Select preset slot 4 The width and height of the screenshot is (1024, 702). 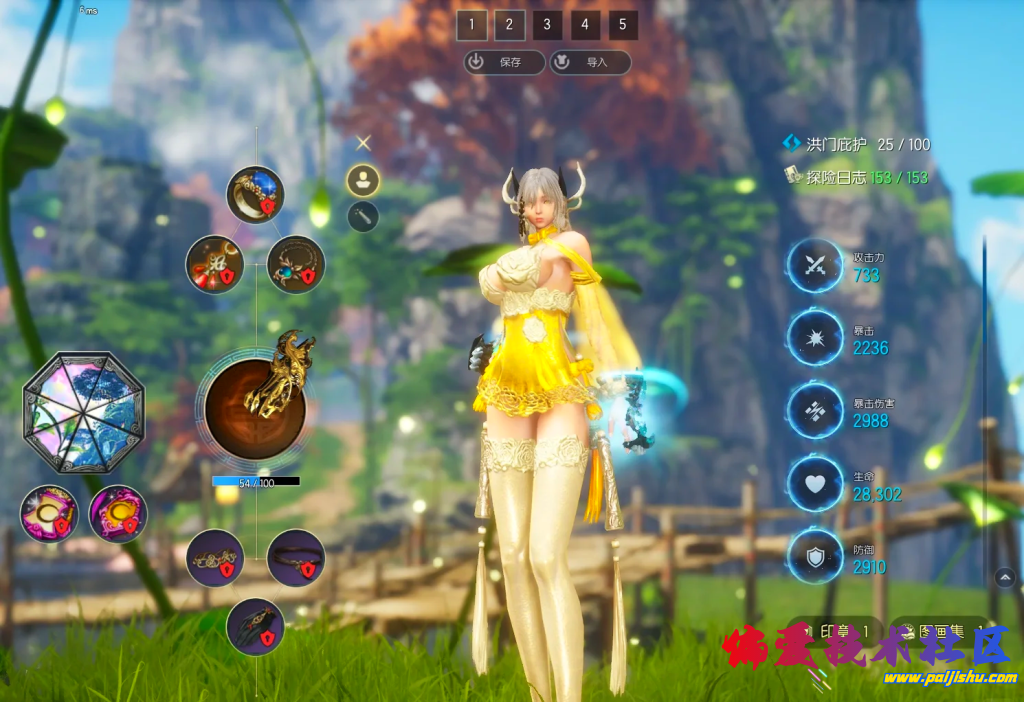[585, 25]
